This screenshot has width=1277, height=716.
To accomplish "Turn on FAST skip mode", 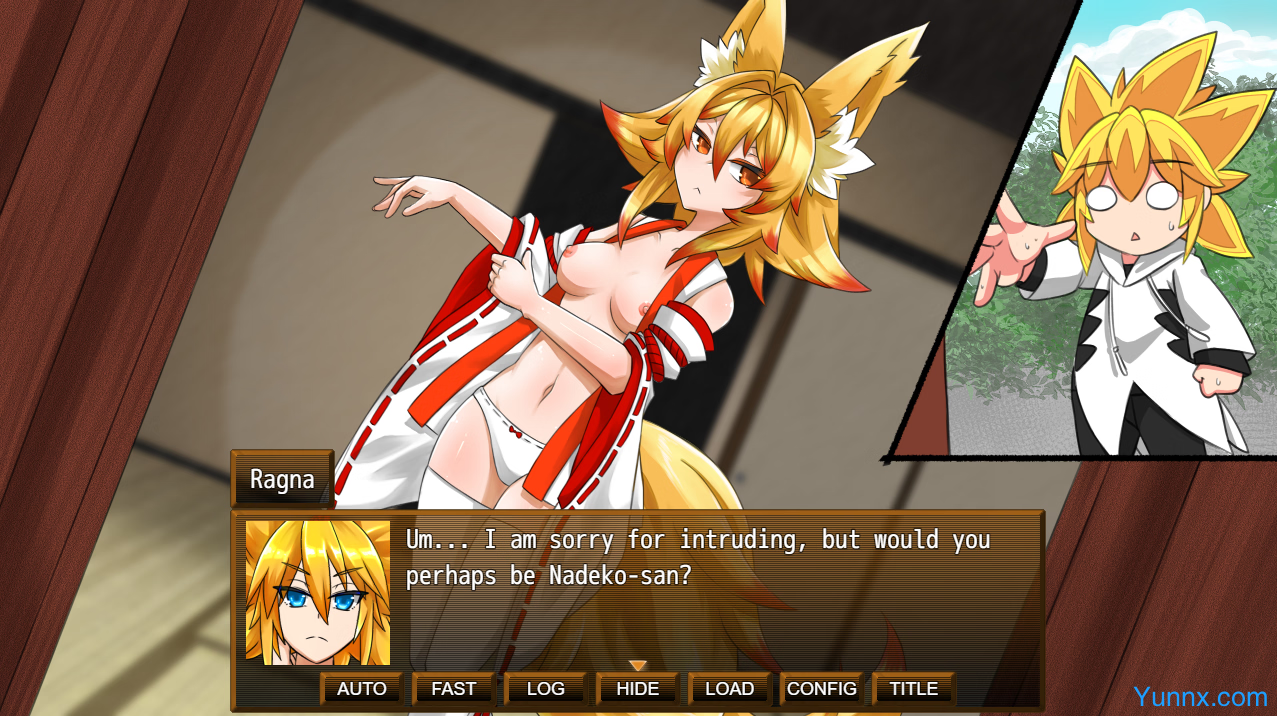I will pos(453,689).
